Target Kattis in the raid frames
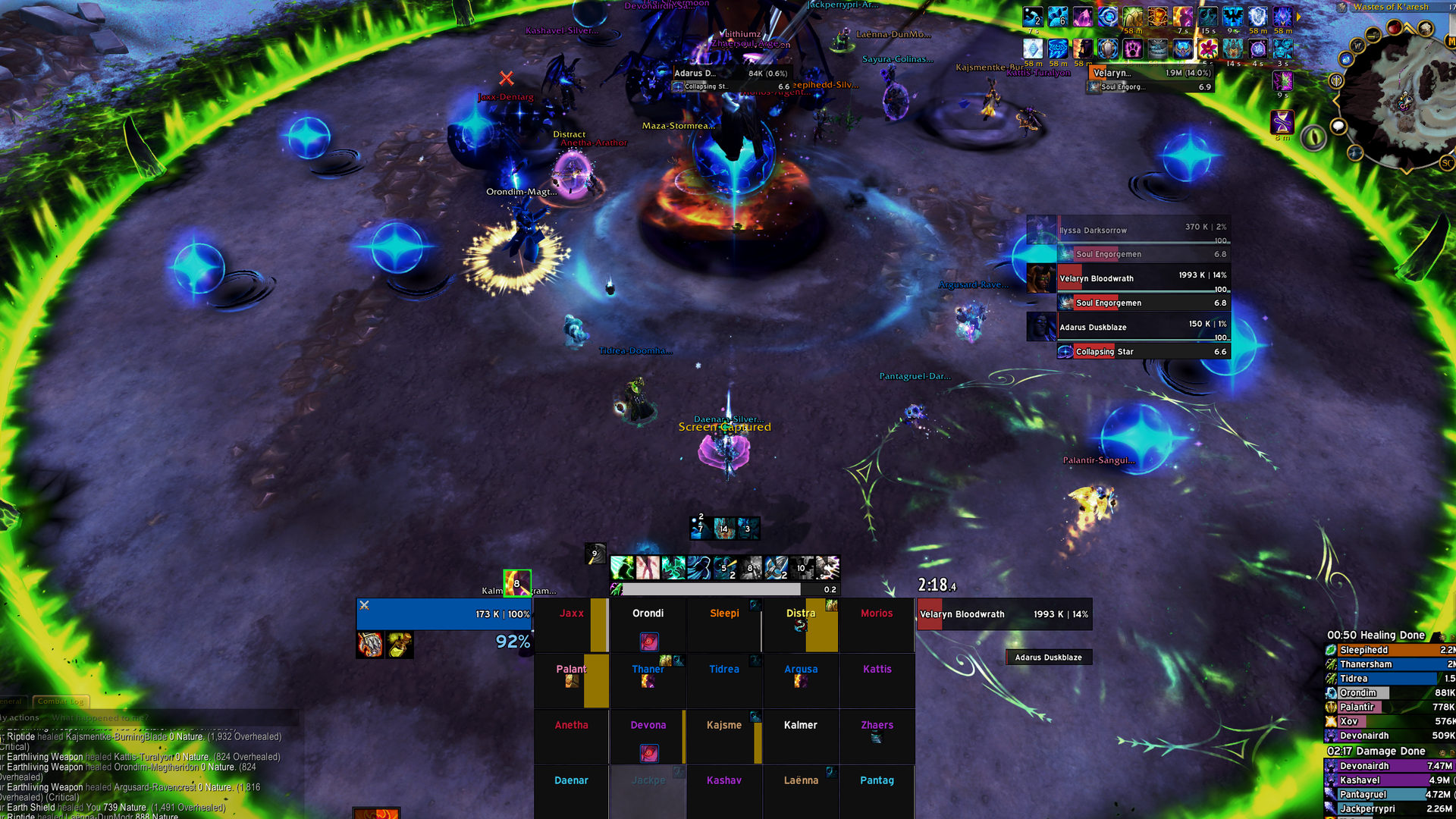 click(x=877, y=680)
